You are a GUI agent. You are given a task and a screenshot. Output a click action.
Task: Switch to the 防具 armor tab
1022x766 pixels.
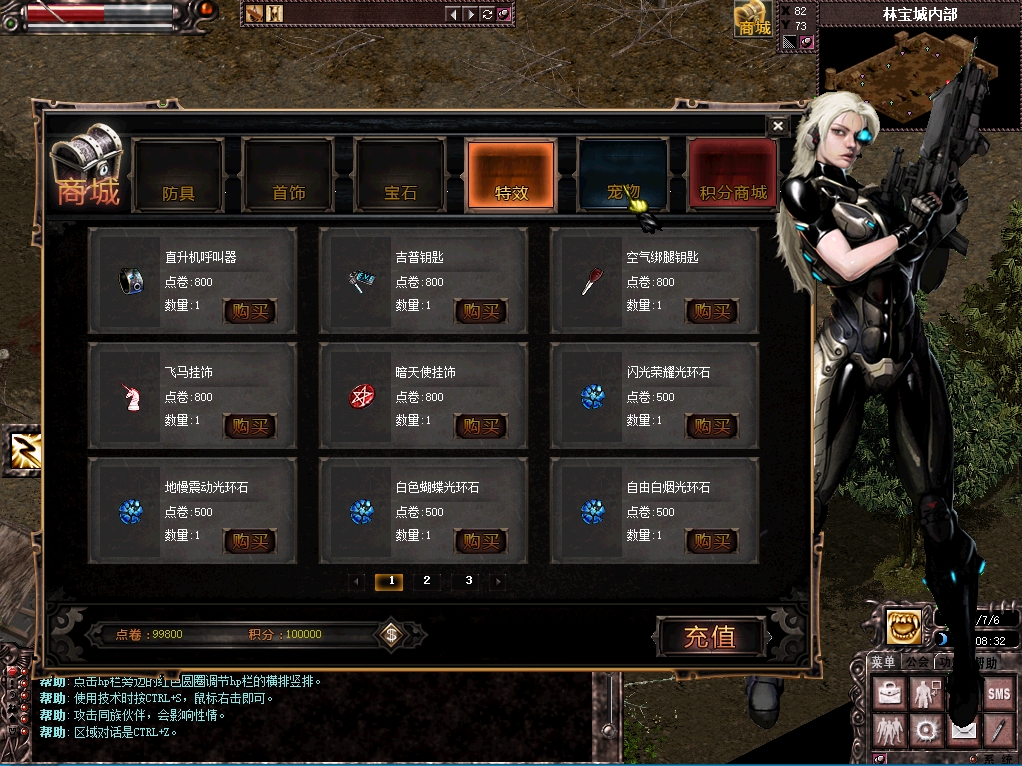pos(178,175)
